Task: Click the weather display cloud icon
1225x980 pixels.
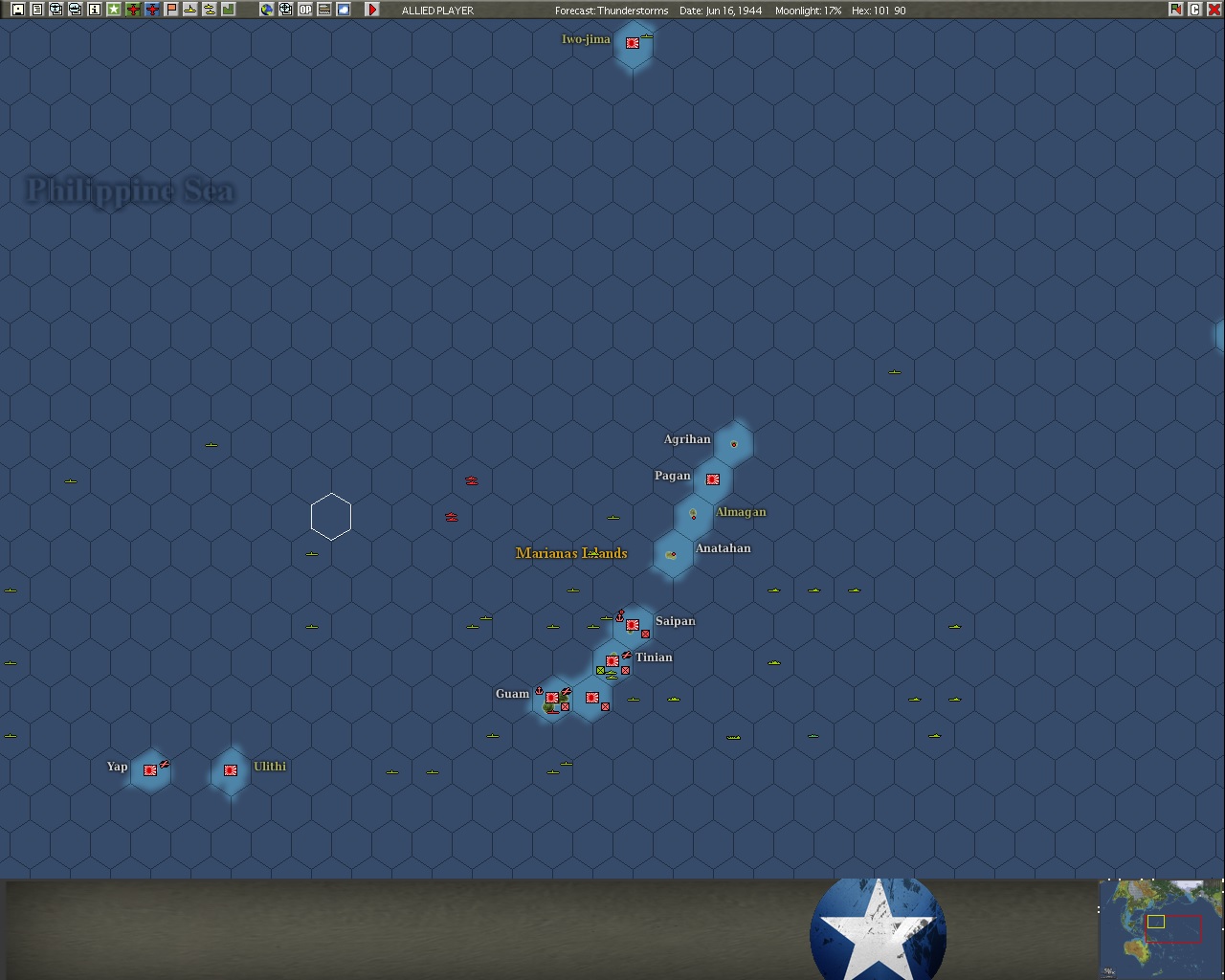Action: (343, 10)
